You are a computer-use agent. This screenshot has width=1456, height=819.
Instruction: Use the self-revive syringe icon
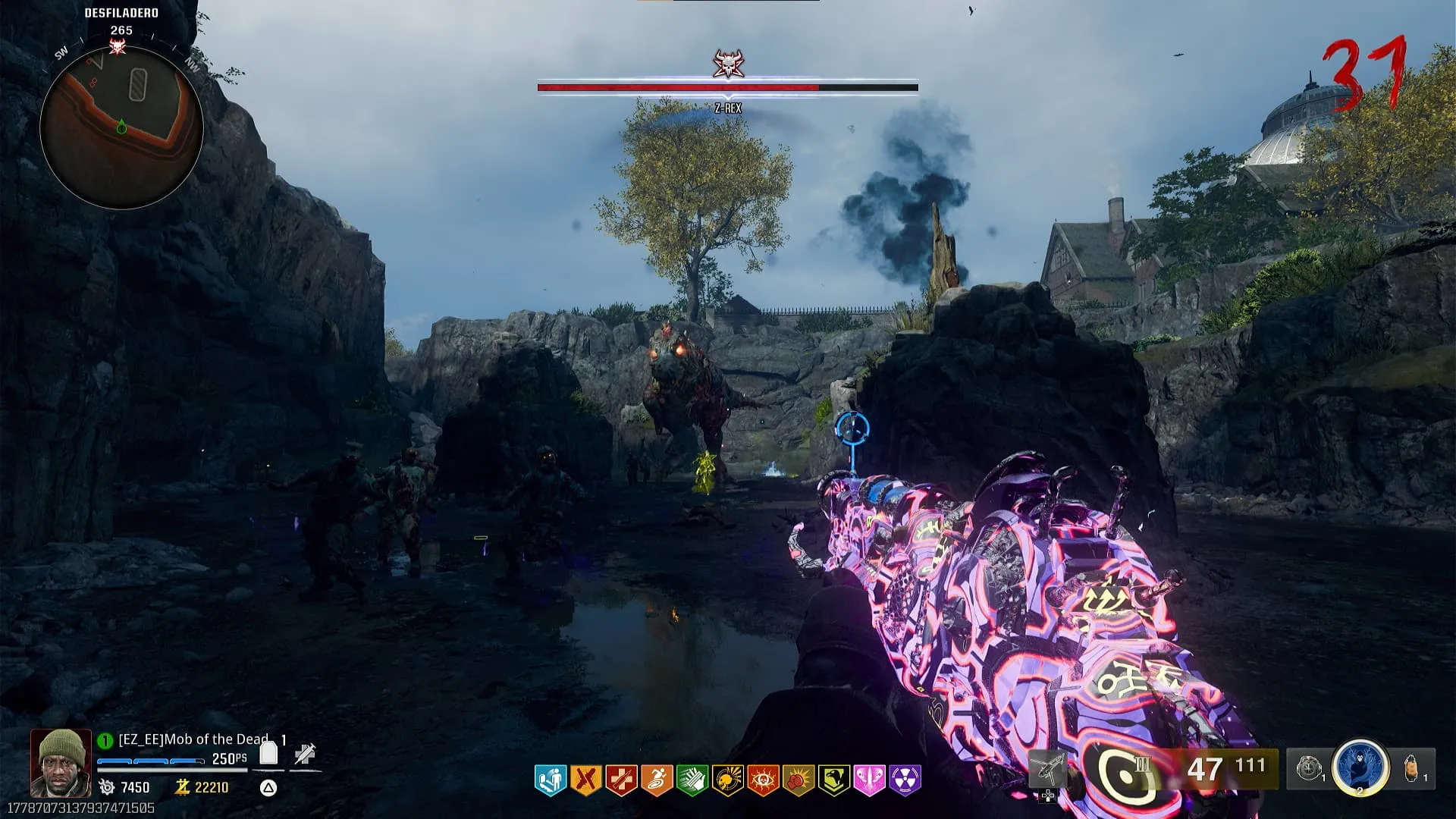305,754
